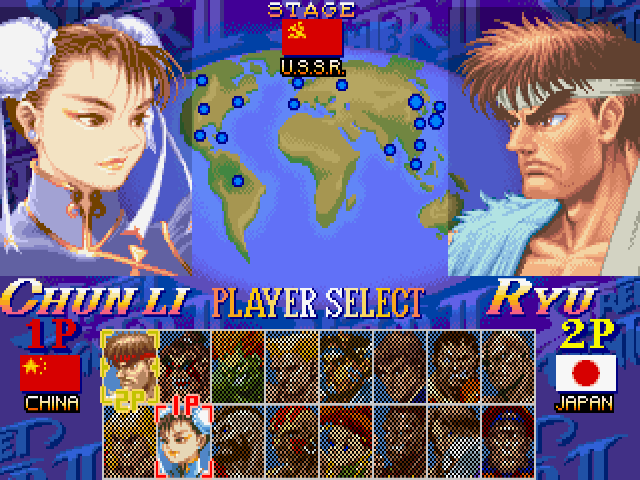Select Ryu's portrait tile
The image size is (640, 480).
point(129,363)
